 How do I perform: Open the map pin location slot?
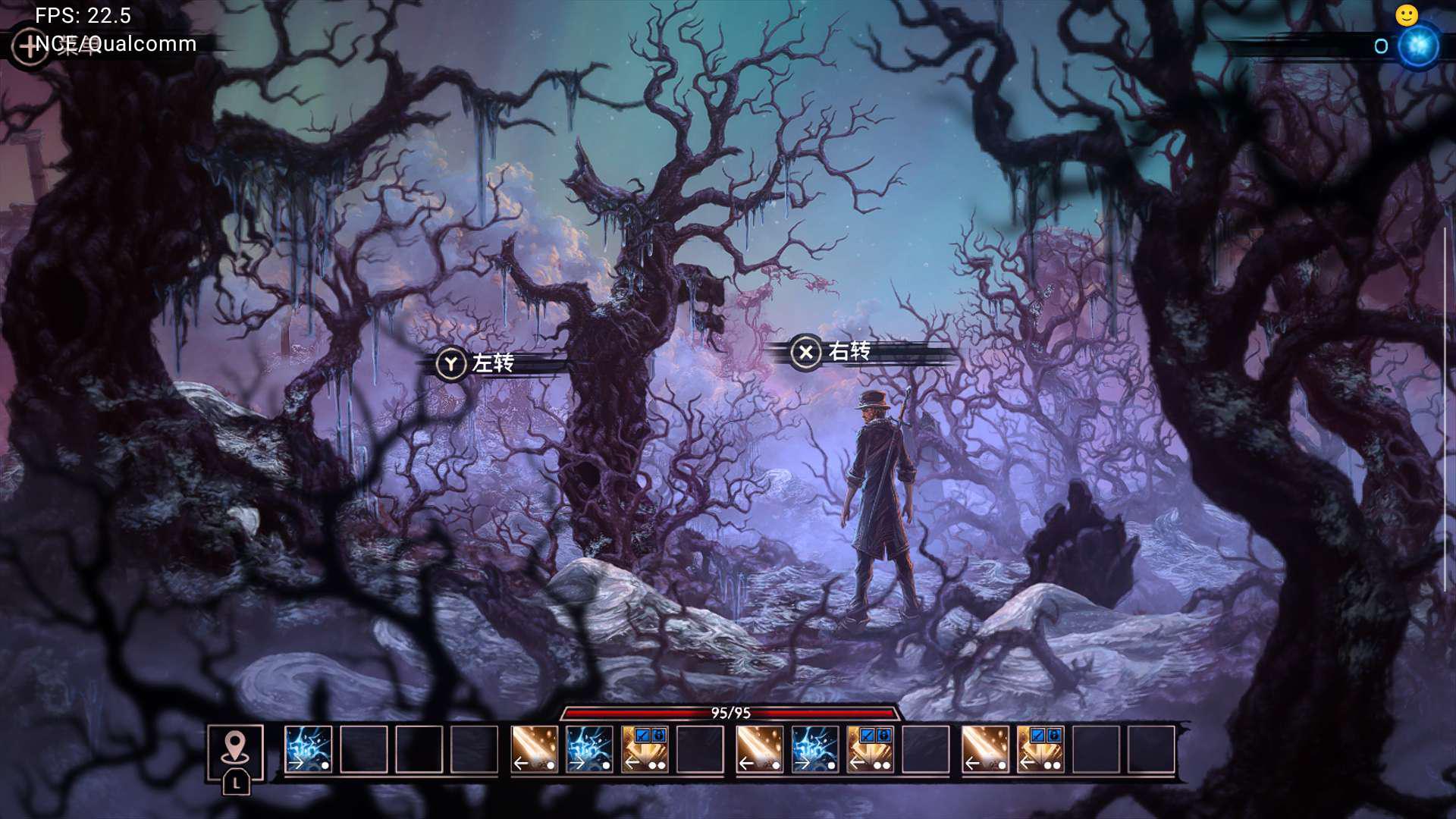click(235, 751)
